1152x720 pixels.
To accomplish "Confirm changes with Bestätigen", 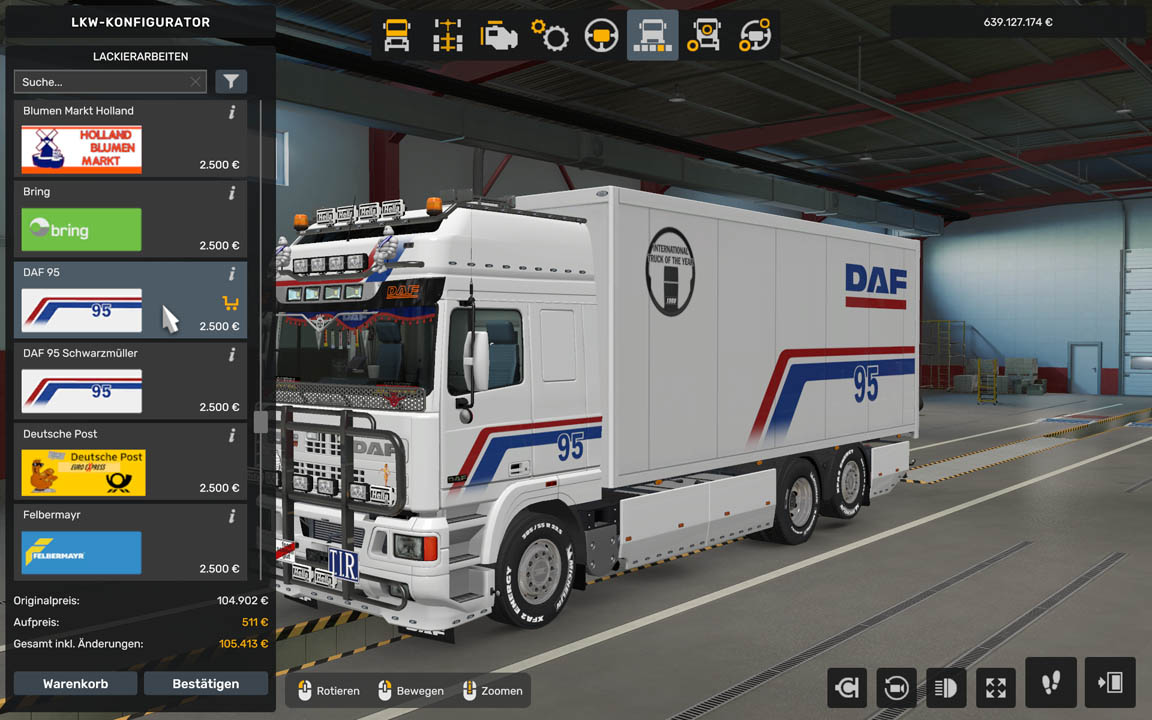I will pyautogui.click(x=206, y=684).
